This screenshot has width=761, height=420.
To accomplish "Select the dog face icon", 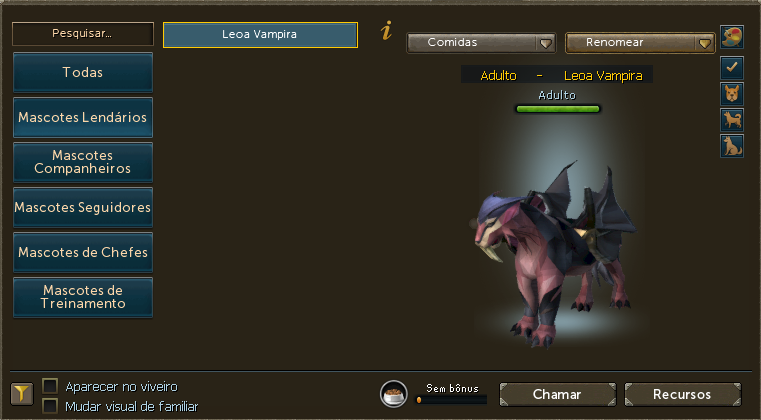I will 731,94.
